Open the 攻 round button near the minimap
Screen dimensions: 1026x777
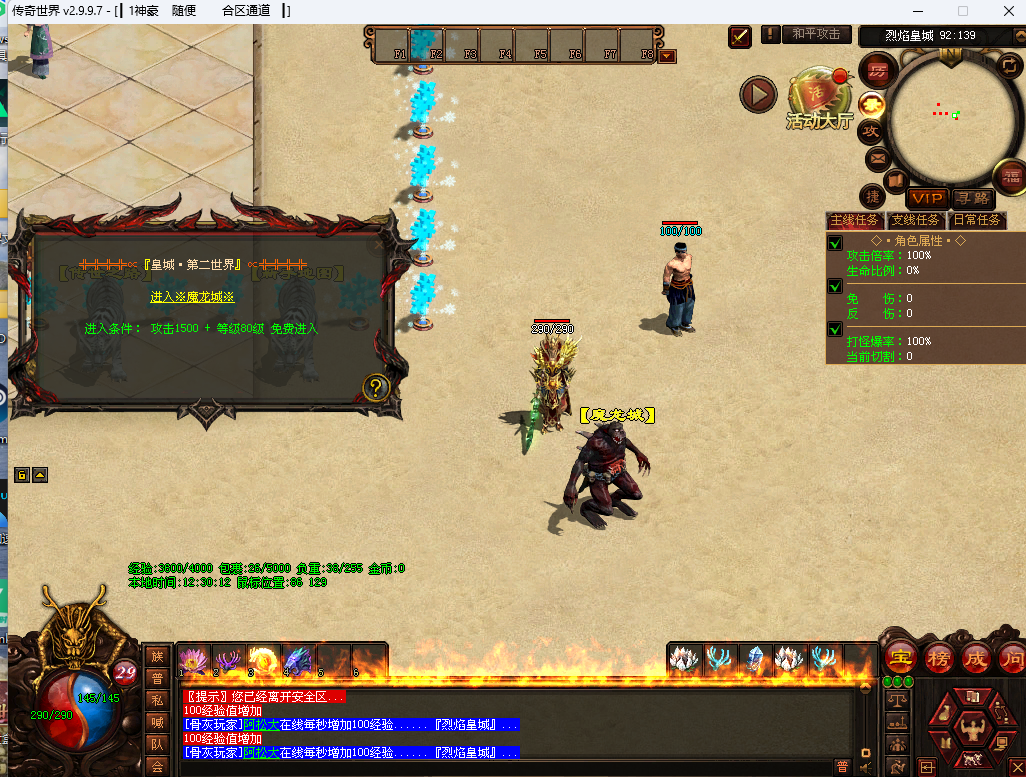pos(870,130)
